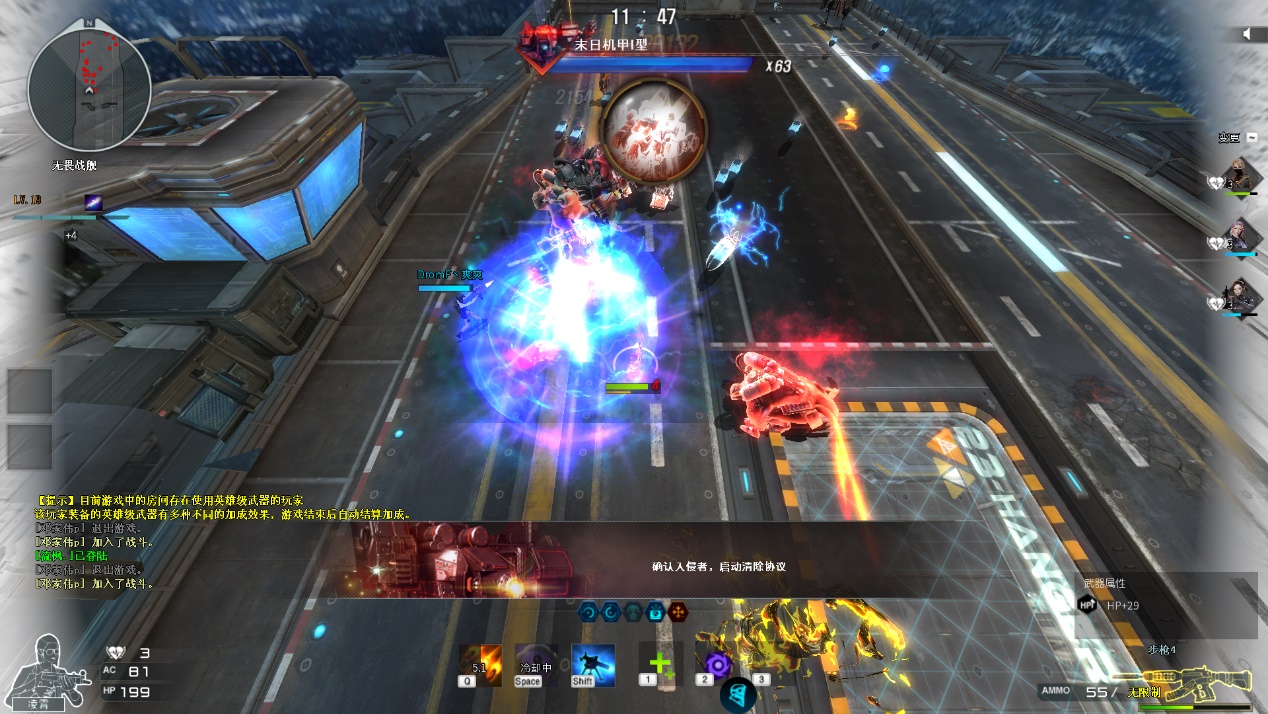This screenshot has width=1268, height=714.
Task: Use the purple vortex item
Action: (717, 663)
